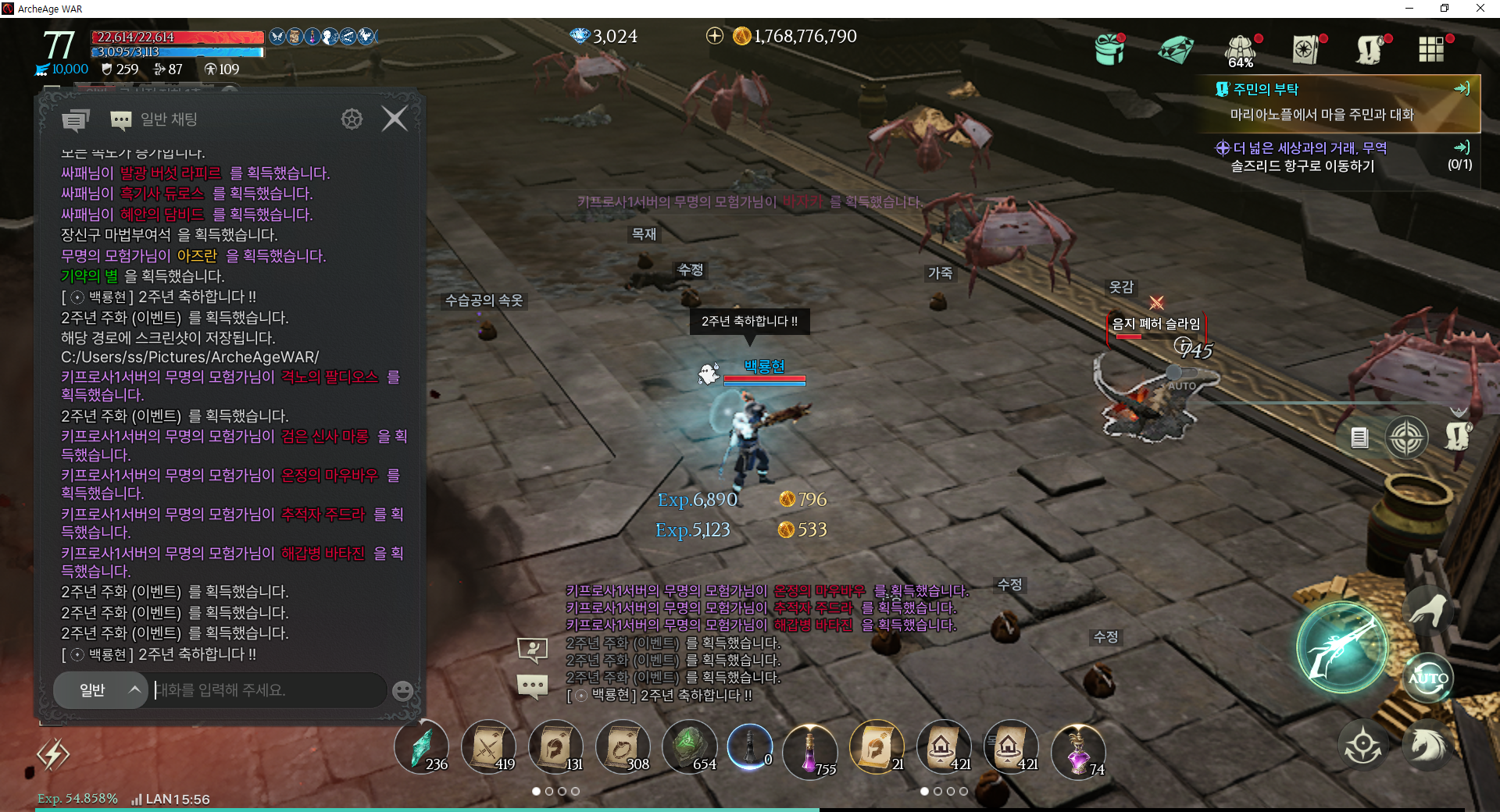Use the green rune stone slot
The image size is (1500, 812).
coord(690,747)
